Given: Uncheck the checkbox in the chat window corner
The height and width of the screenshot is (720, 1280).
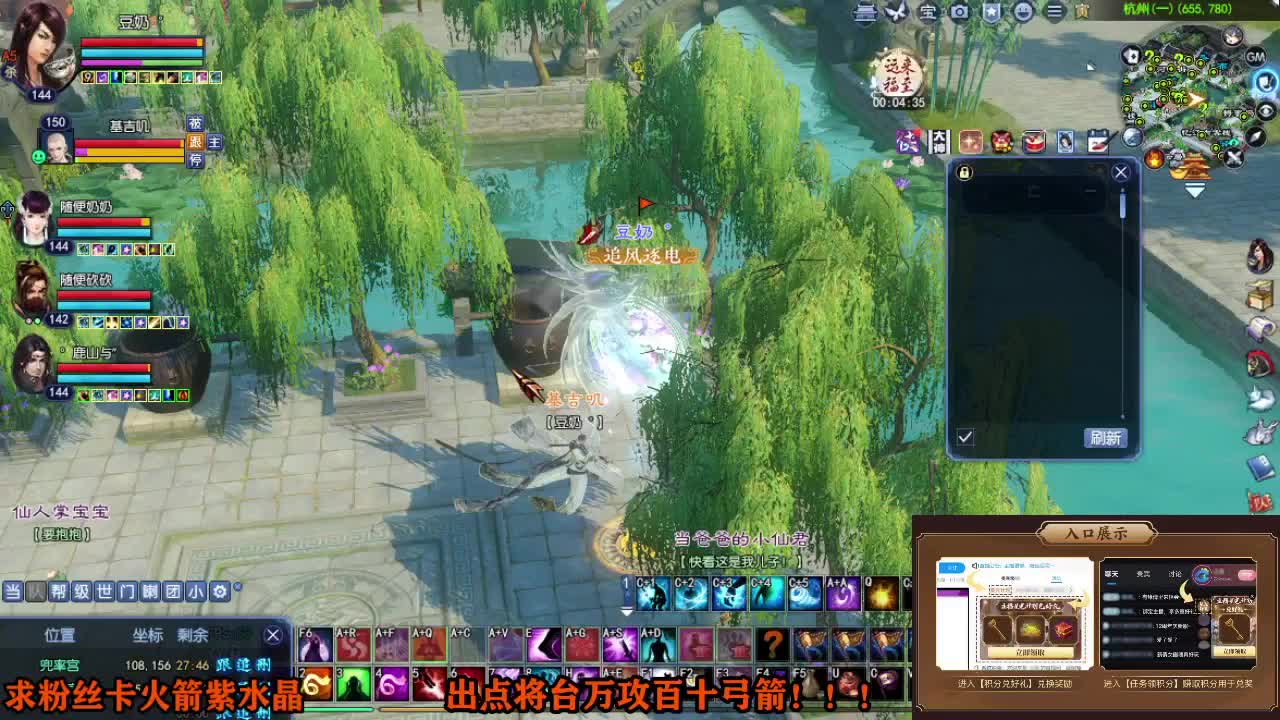Looking at the screenshot, I should pos(966,437).
